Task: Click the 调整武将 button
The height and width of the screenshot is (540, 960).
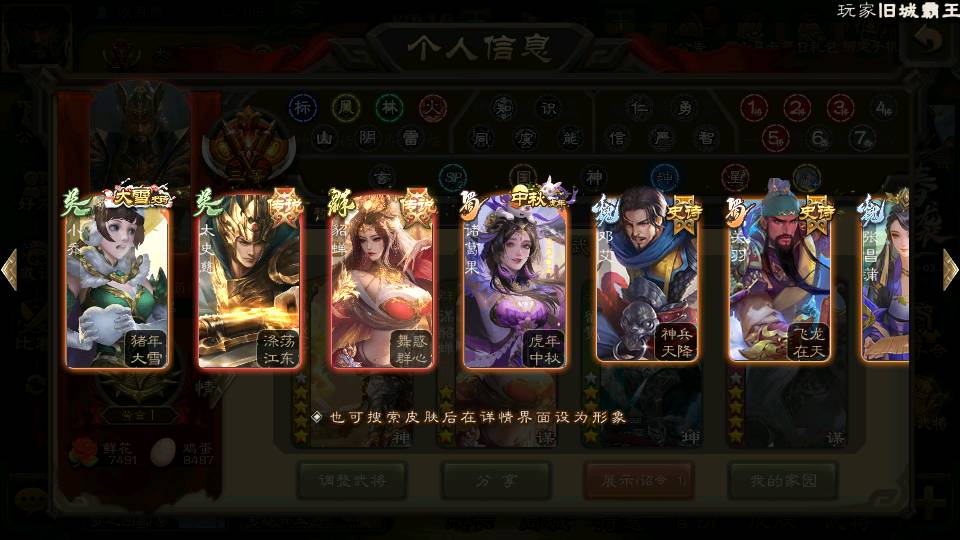Action: pyautogui.click(x=351, y=480)
